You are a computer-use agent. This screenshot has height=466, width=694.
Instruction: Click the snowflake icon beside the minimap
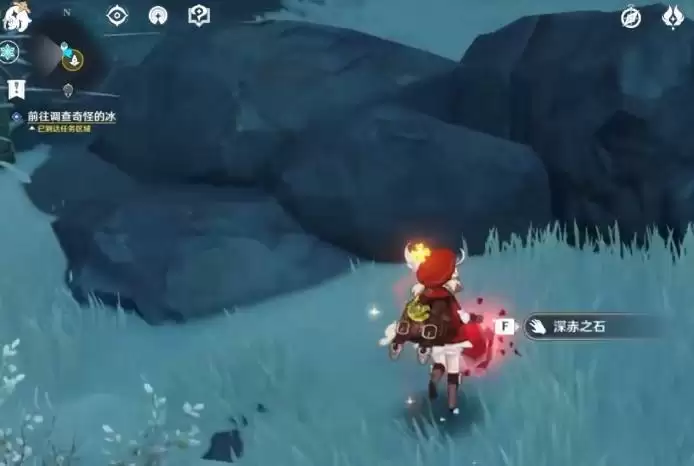point(9,52)
